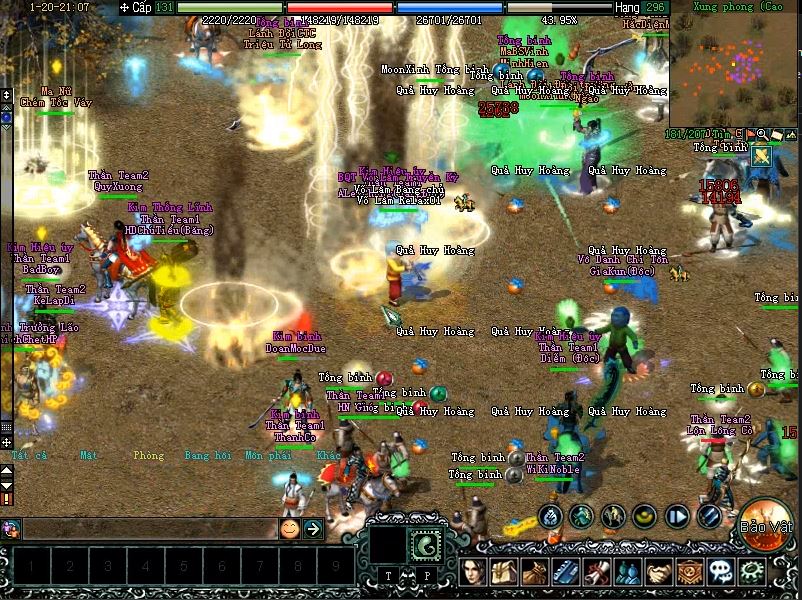Select the Mật chat channel
The image size is (802, 600).
point(89,455)
